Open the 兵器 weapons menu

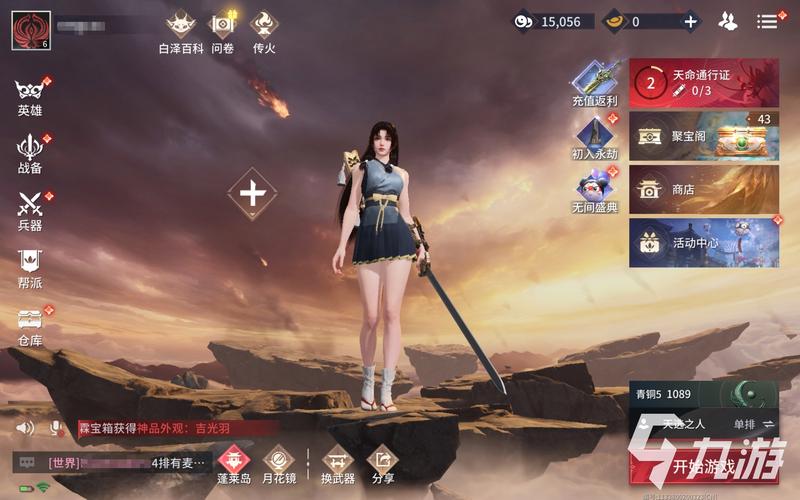click(x=30, y=211)
